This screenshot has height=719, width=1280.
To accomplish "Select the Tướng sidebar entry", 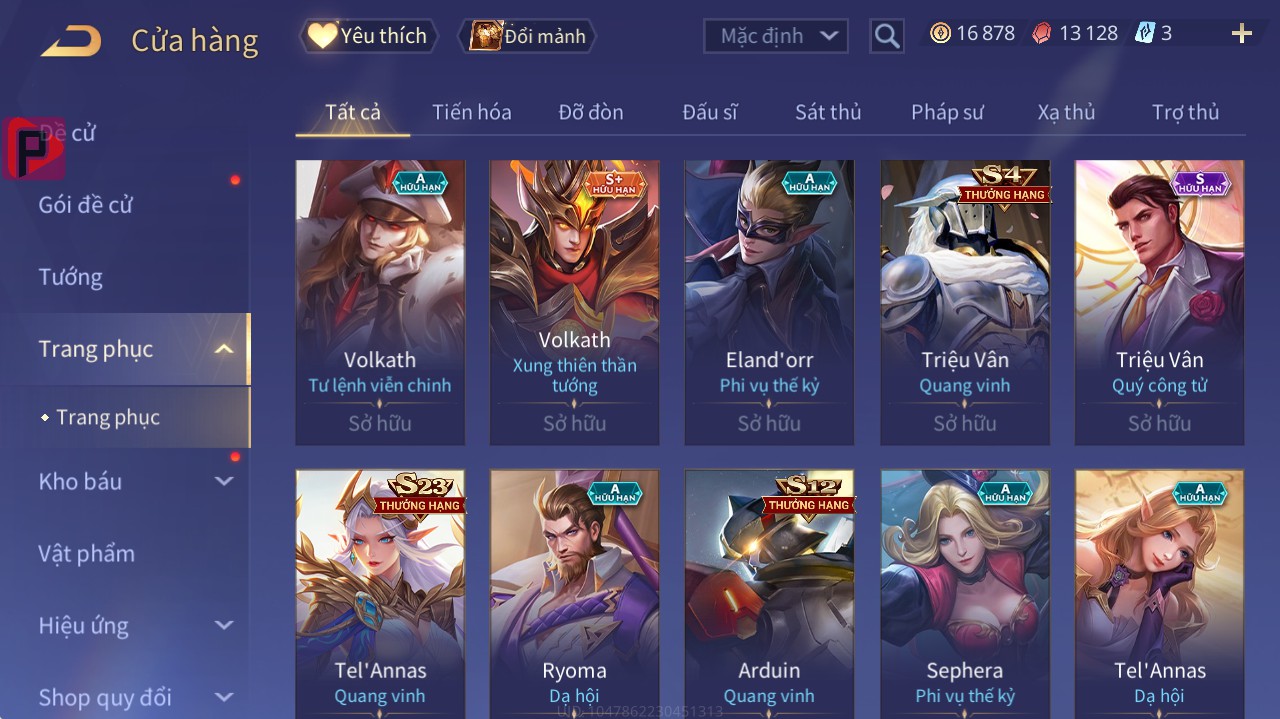I will 71,277.
